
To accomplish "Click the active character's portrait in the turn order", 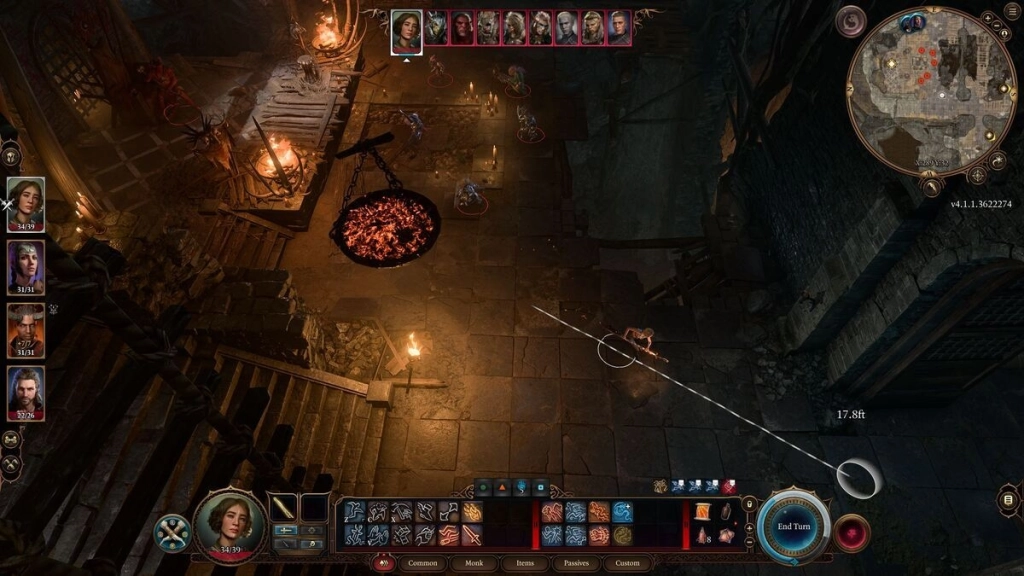I will pyautogui.click(x=406, y=28).
